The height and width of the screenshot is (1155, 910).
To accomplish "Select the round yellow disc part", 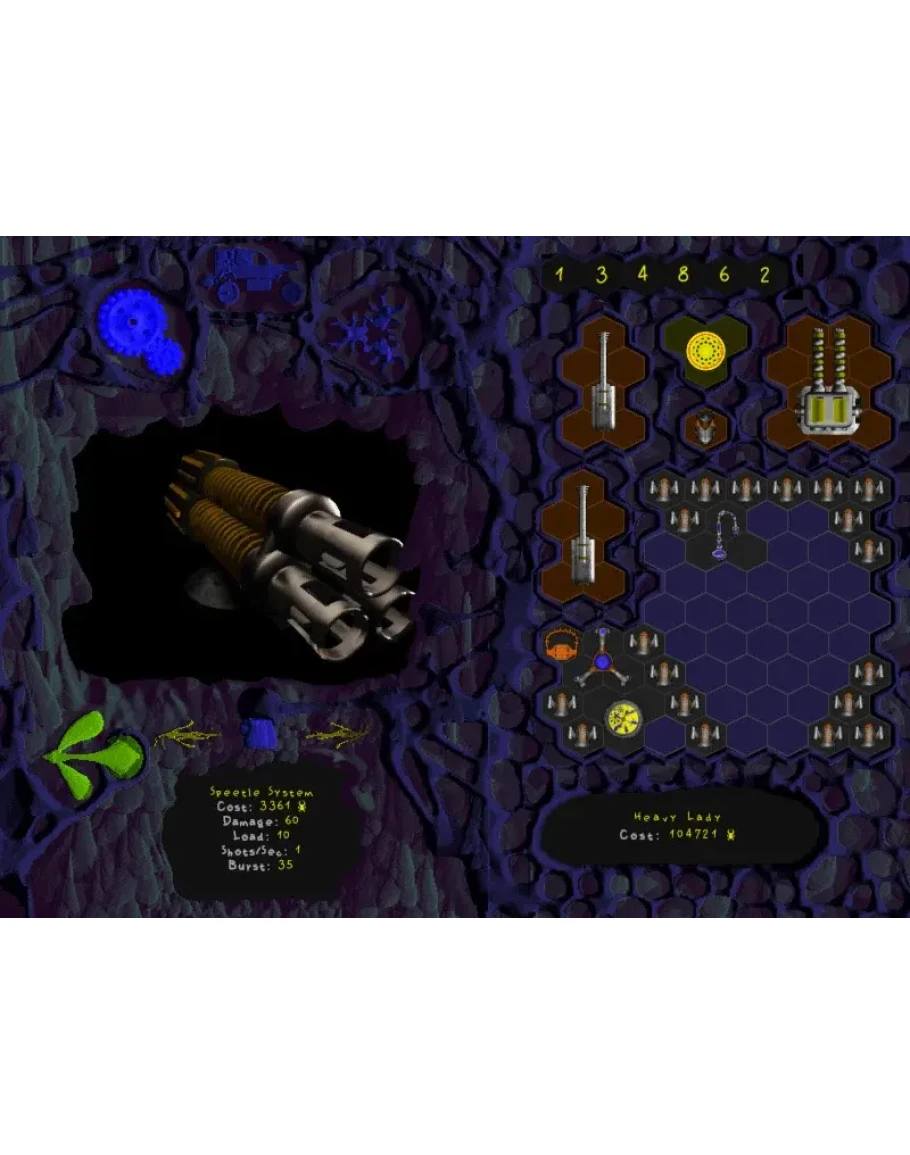I will [622, 717].
